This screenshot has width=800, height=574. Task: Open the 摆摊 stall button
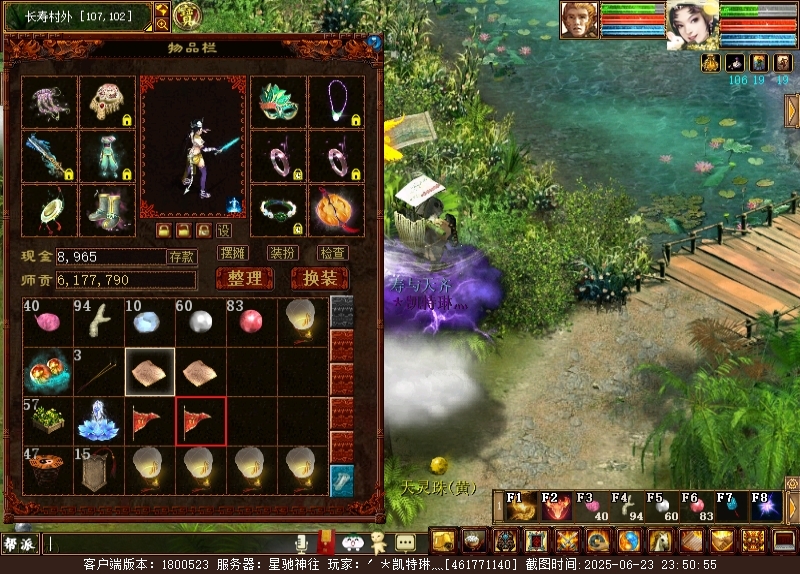[232, 253]
